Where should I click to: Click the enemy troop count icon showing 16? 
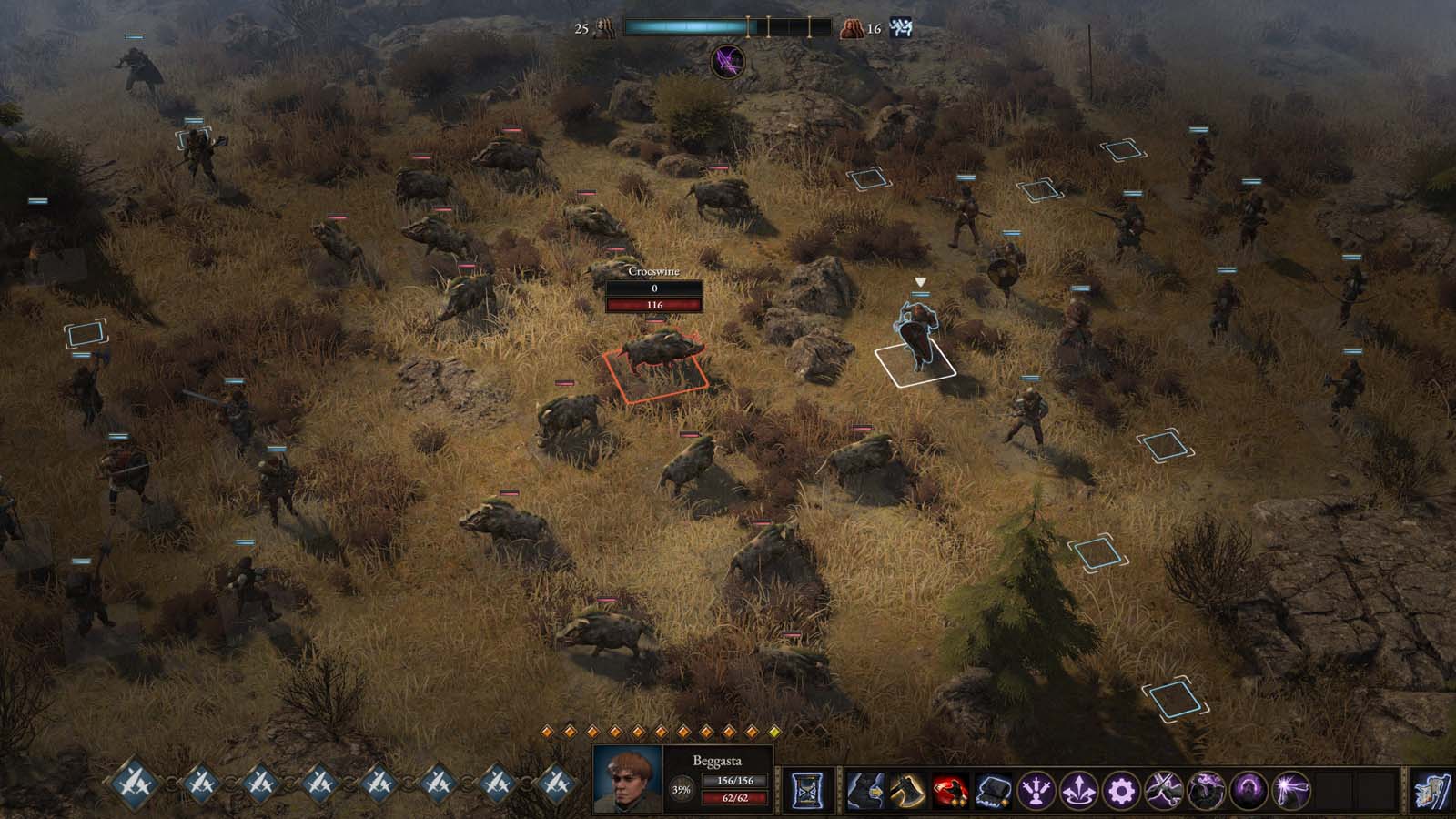click(853, 28)
